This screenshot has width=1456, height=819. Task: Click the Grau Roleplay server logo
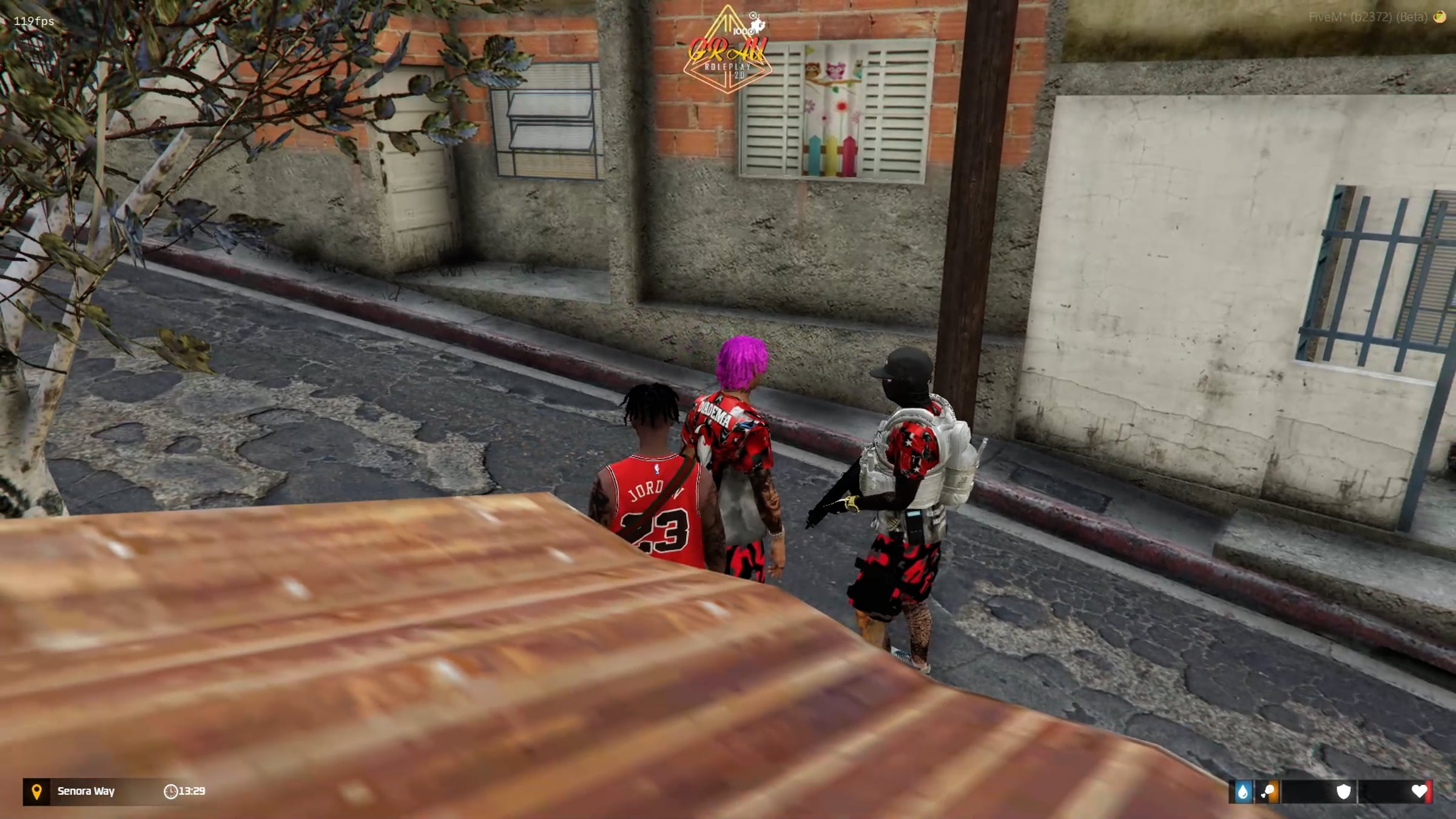click(727, 52)
